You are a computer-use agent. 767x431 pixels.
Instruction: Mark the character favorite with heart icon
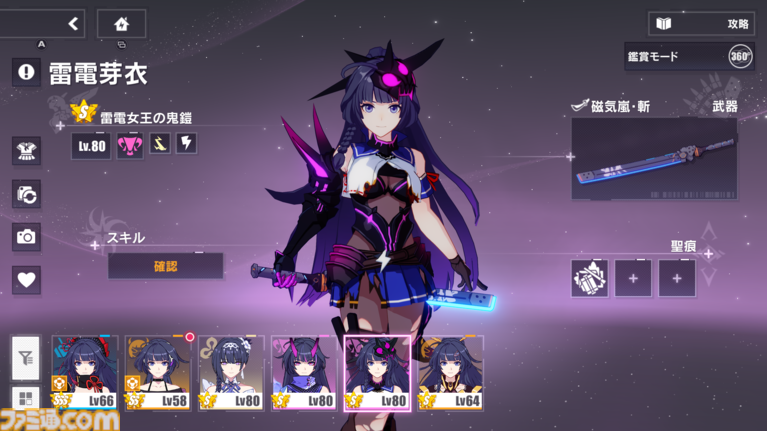click(27, 280)
